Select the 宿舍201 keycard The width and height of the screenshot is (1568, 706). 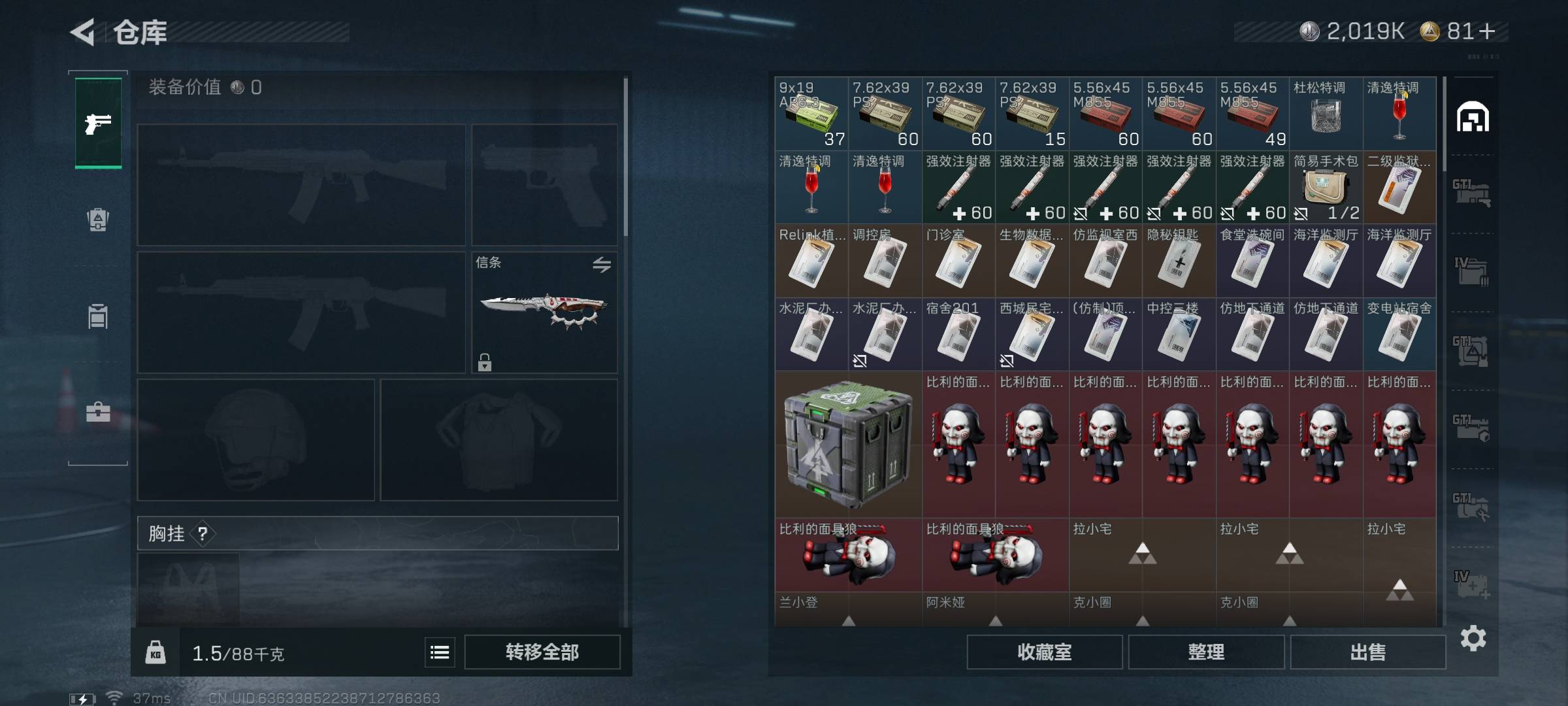pos(958,335)
